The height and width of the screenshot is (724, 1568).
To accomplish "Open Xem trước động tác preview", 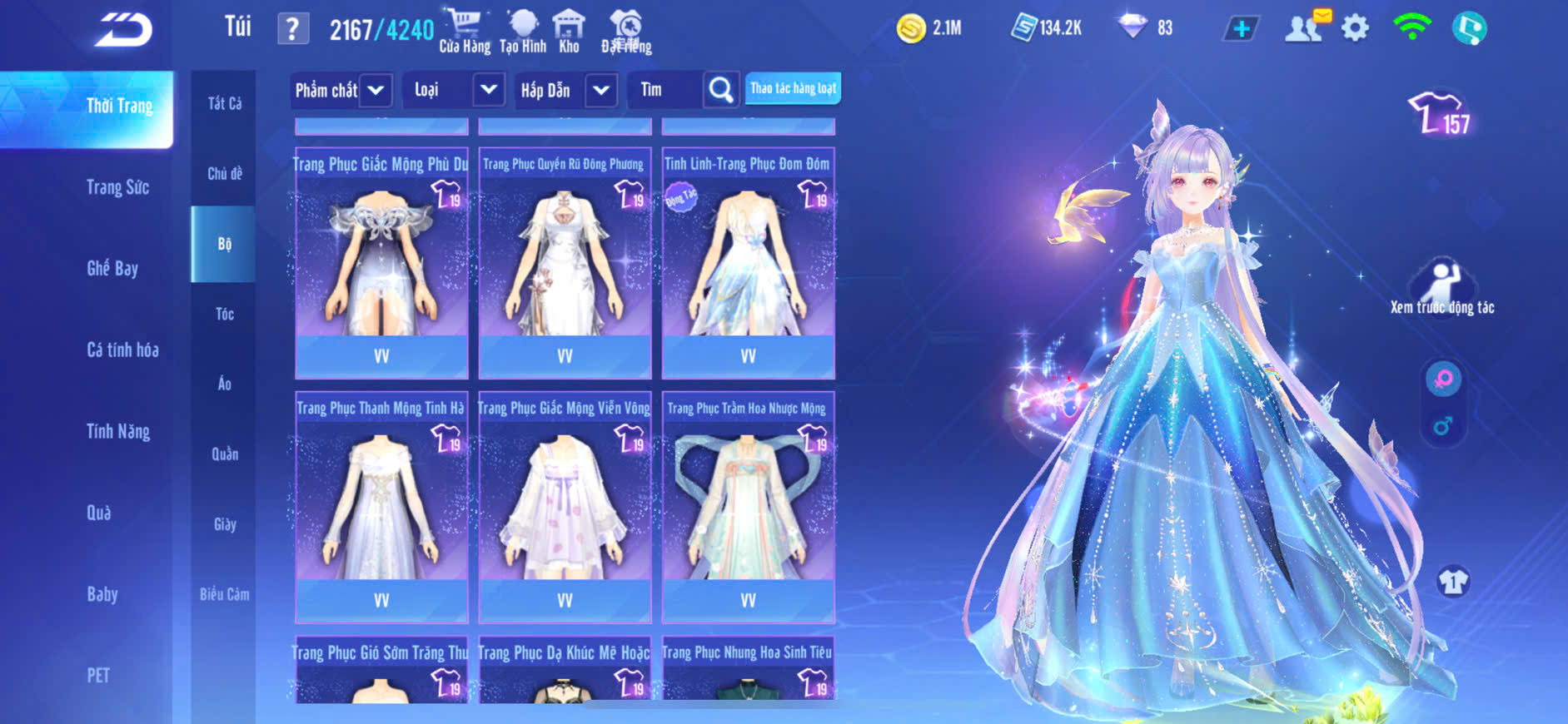I will point(1442,288).
